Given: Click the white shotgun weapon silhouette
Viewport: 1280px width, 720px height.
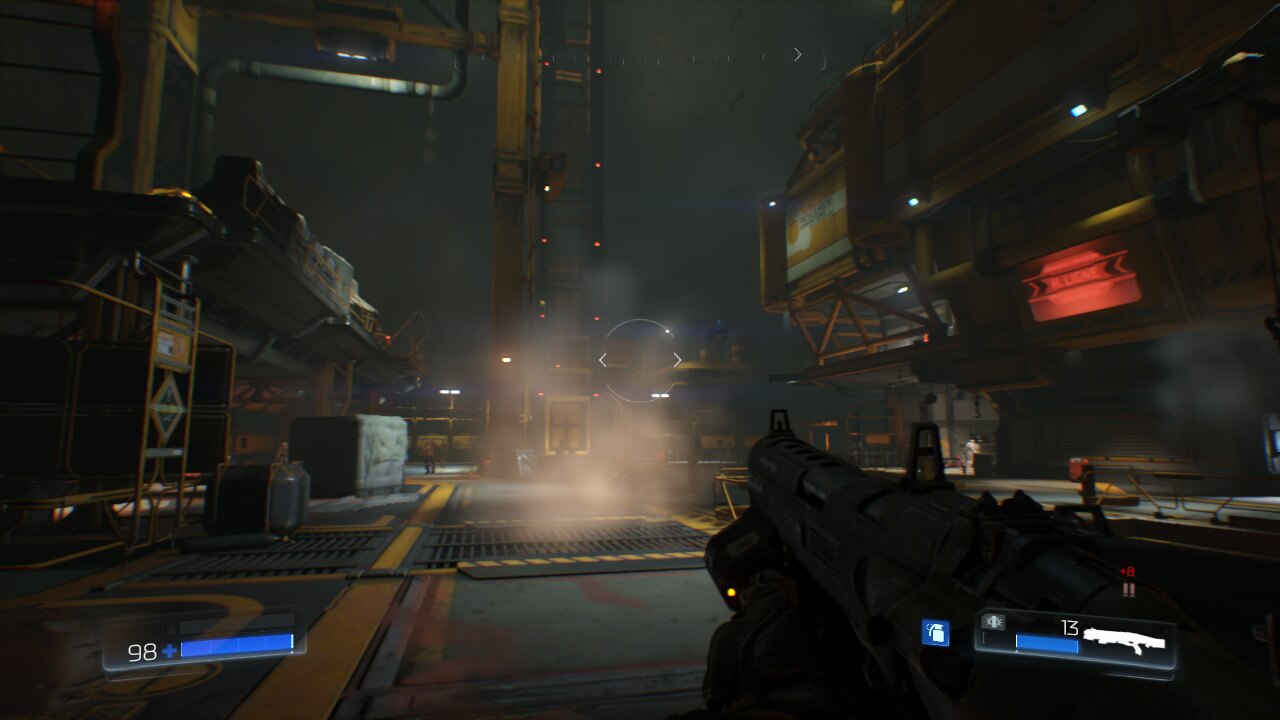Looking at the screenshot, I should pos(1124,640).
